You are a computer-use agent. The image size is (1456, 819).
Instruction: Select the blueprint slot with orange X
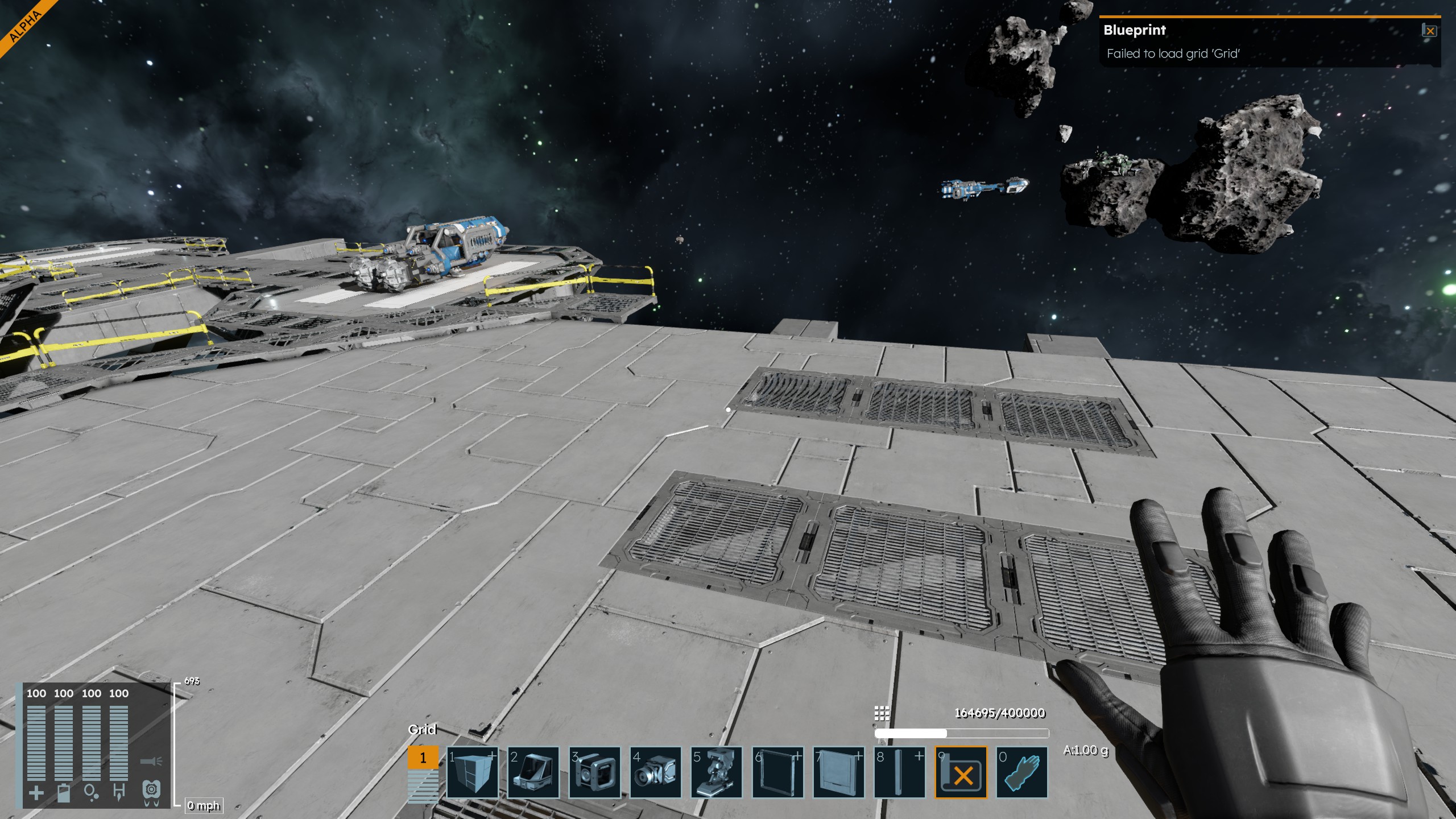pyautogui.click(x=961, y=772)
